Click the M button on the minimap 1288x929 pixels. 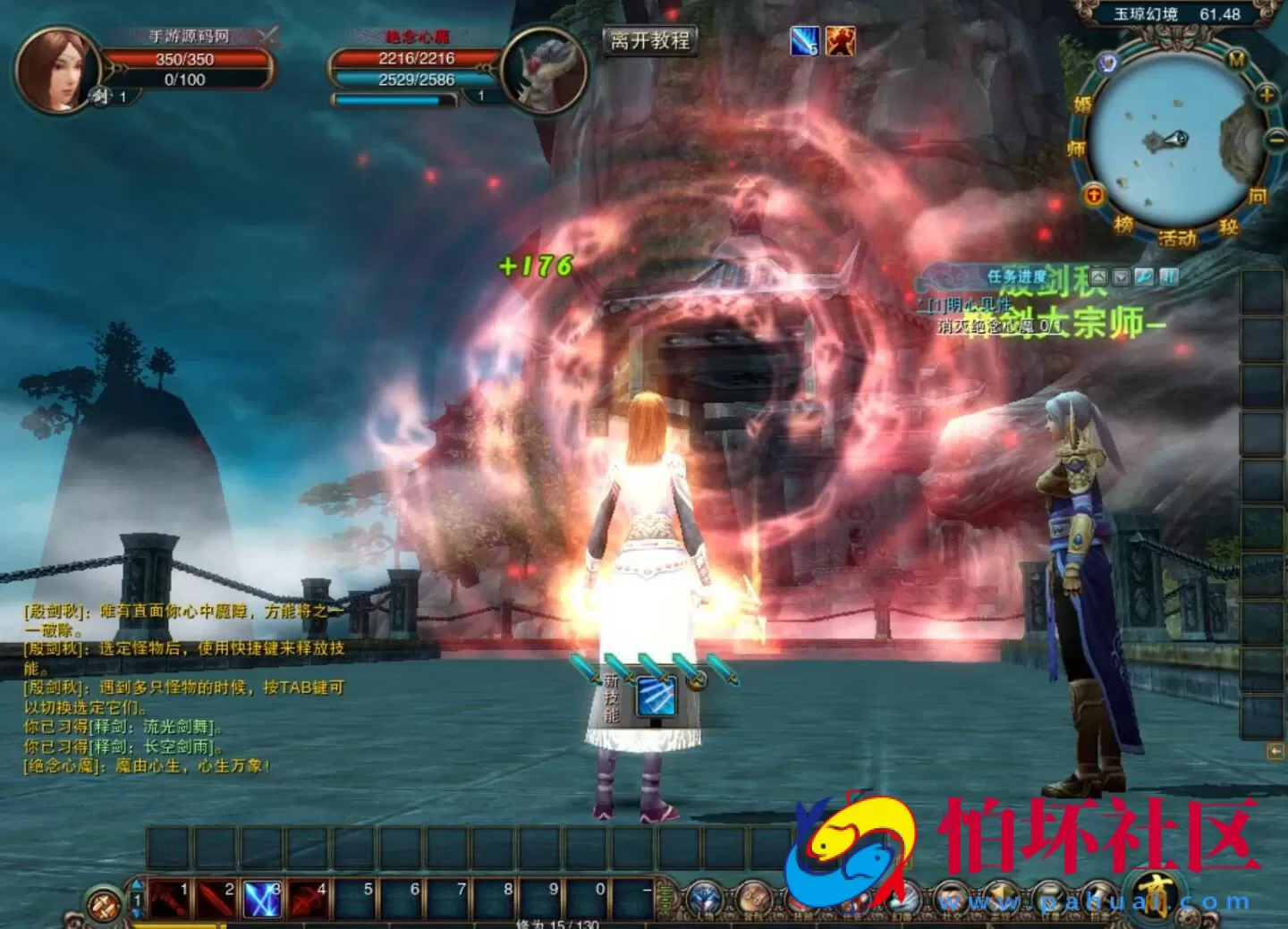[1235, 59]
